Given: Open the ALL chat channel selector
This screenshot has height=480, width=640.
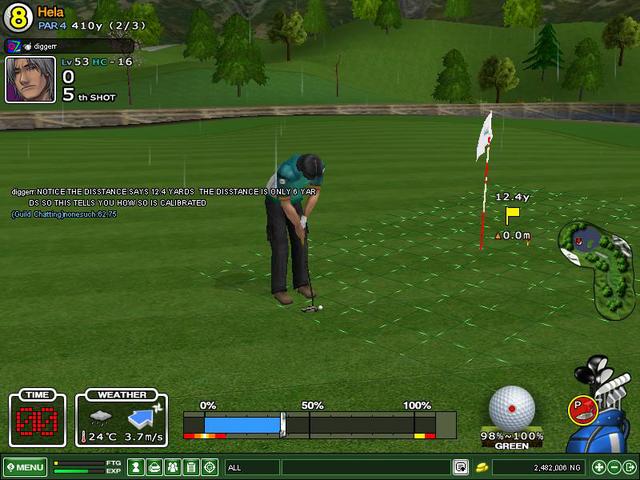Looking at the screenshot, I should [252, 467].
